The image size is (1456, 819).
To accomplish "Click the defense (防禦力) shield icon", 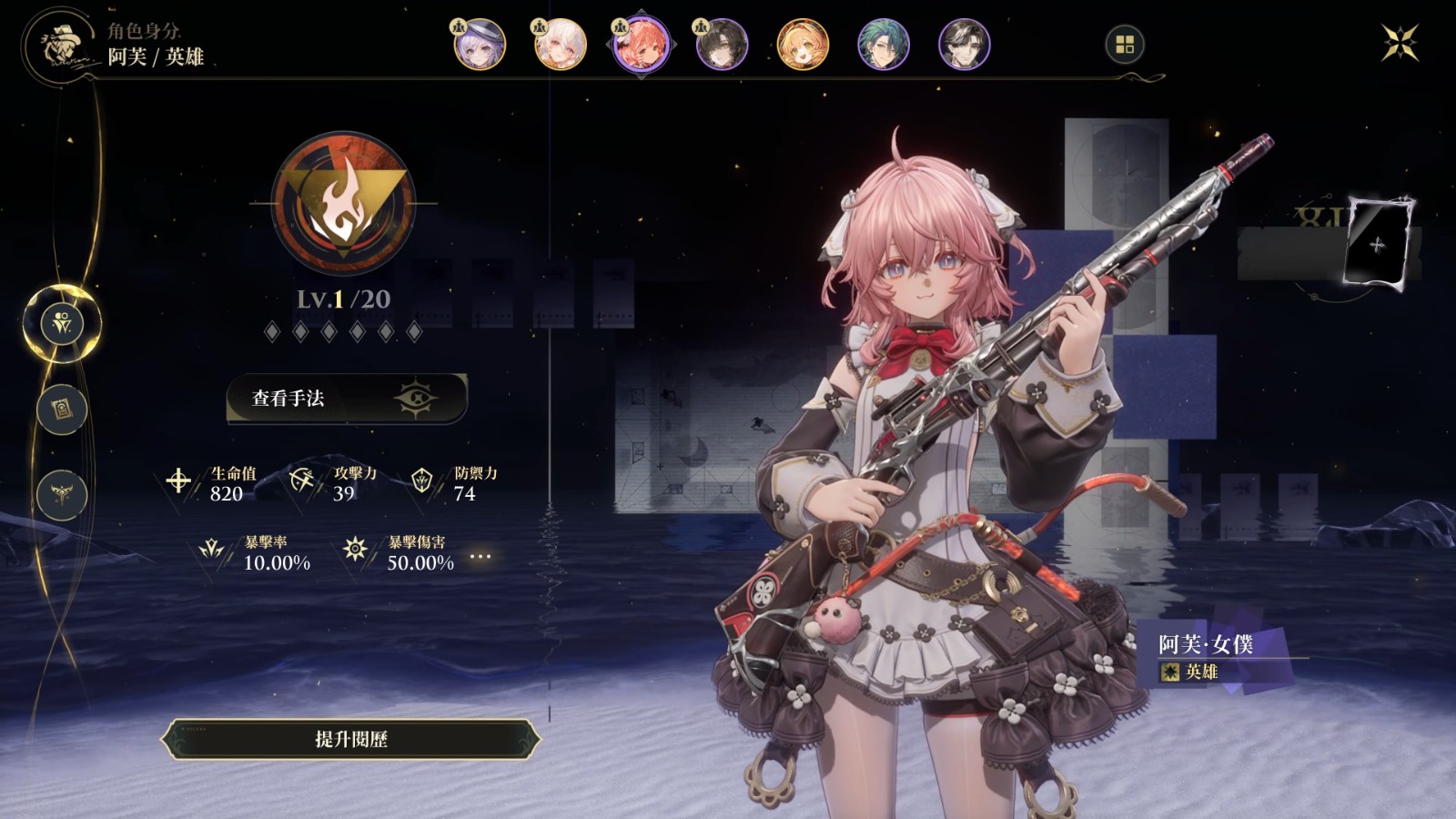I will [x=421, y=480].
